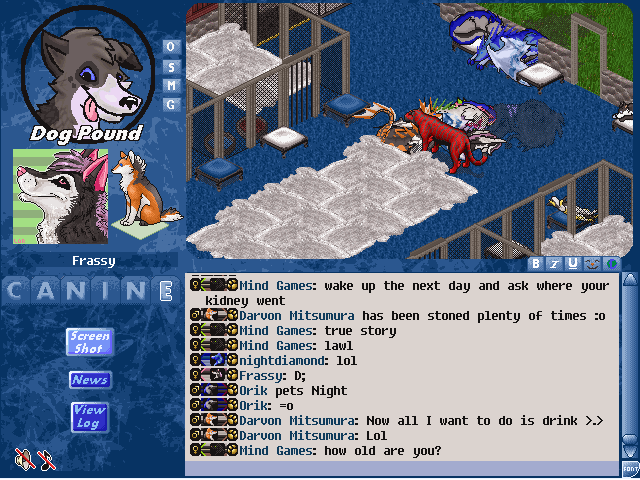Toggle the muted music note icon
The height and width of the screenshot is (480, 640).
click(x=46, y=459)
